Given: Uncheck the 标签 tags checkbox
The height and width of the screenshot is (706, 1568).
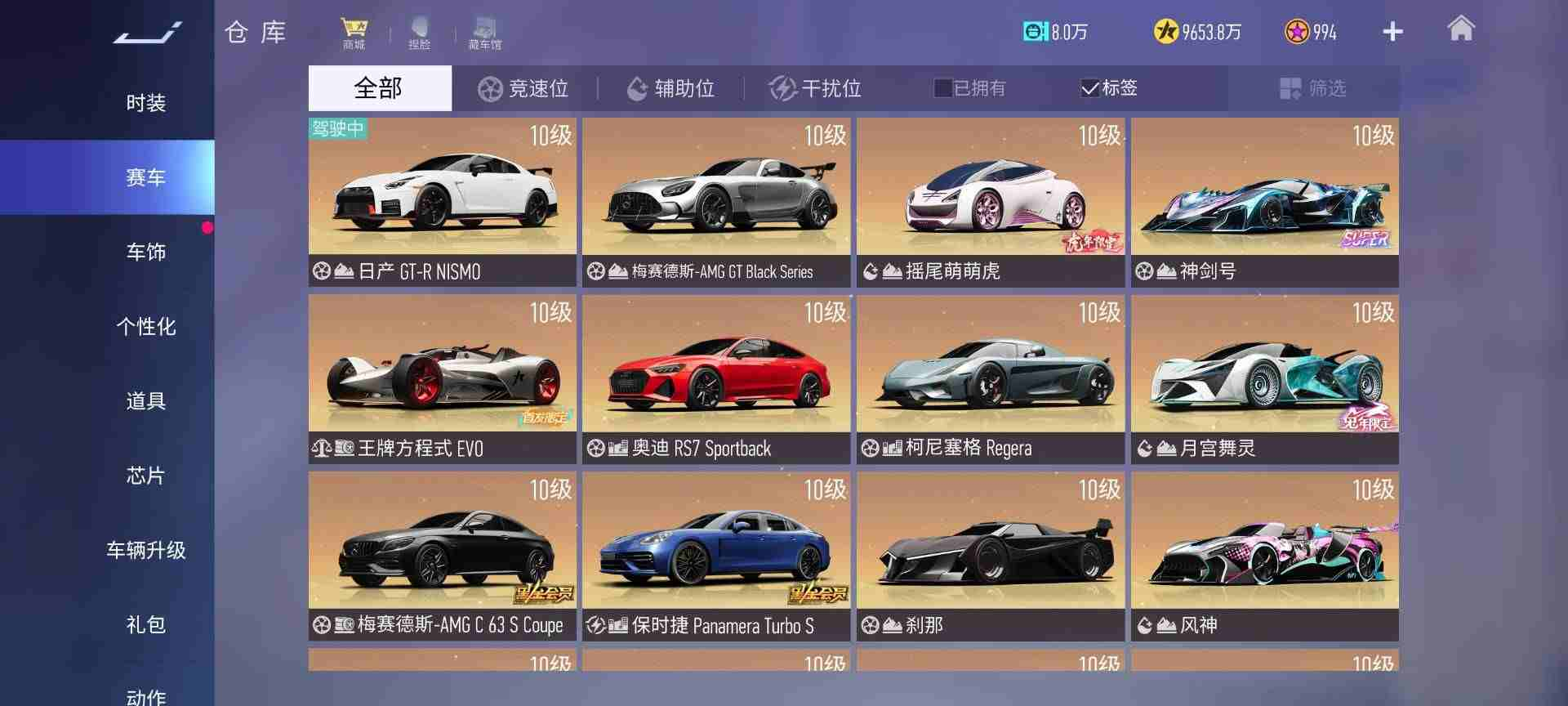Looking at the screenshot, I should (1089, 88).
